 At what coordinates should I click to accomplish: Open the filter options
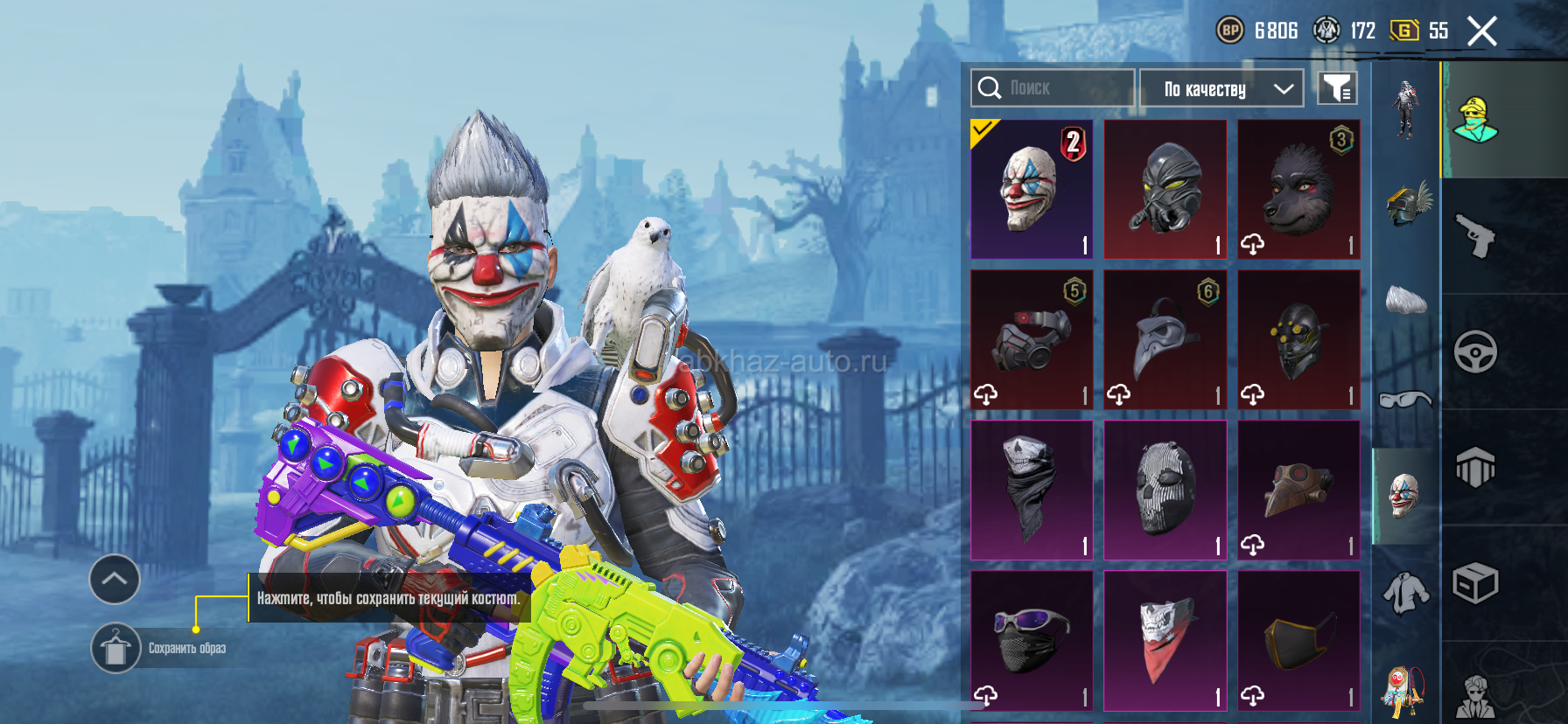(1337, 88)
